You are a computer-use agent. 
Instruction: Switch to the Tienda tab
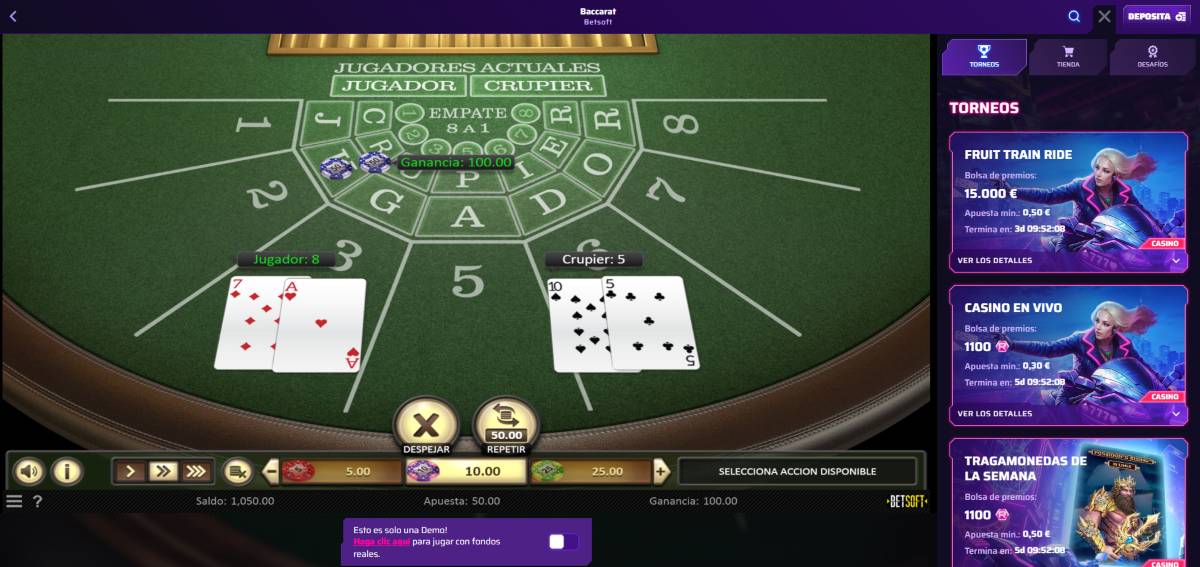pyautogui.click(x=1068, y=57)
